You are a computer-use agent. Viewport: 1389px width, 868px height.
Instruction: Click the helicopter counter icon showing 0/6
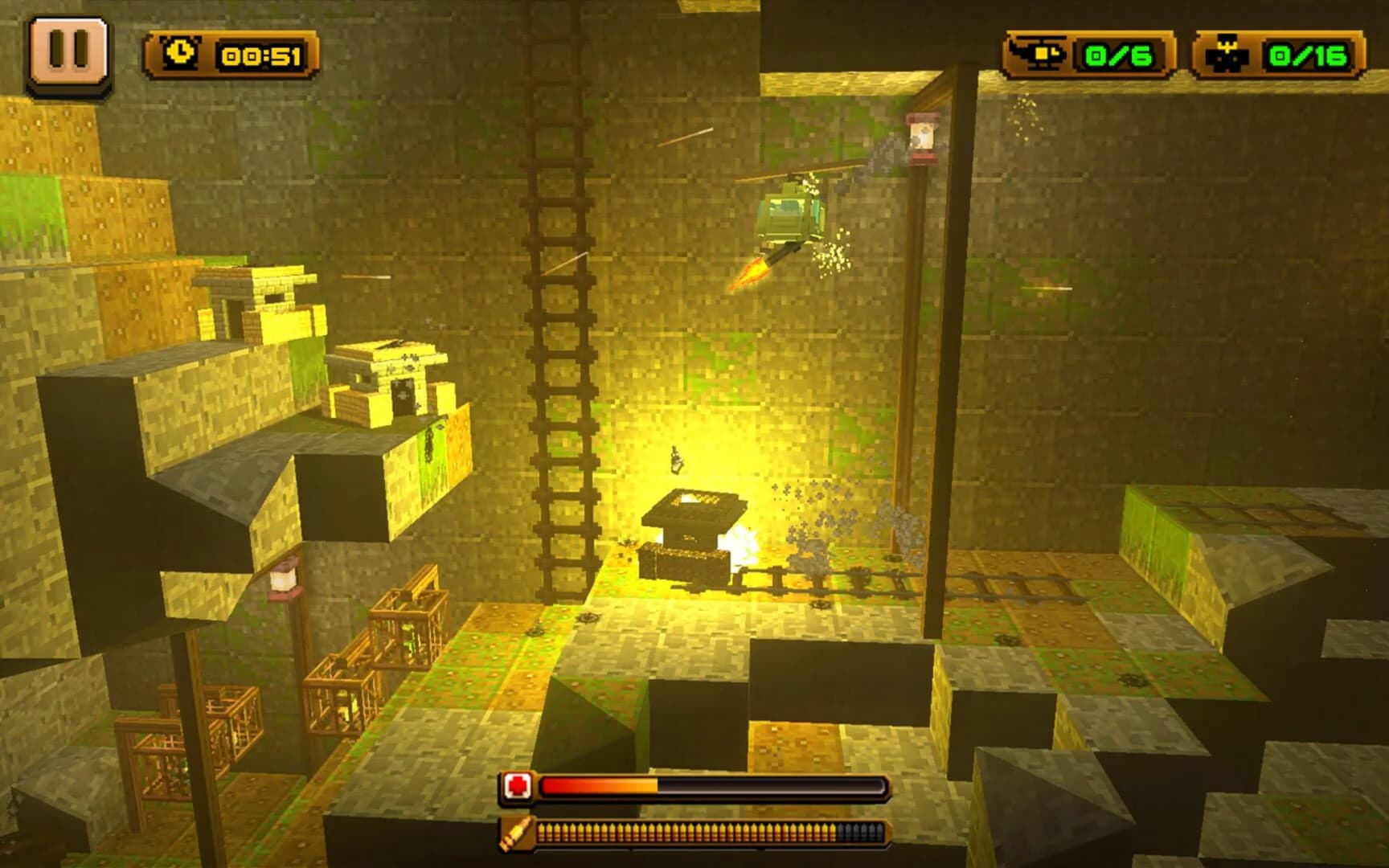pos(1037,54)
